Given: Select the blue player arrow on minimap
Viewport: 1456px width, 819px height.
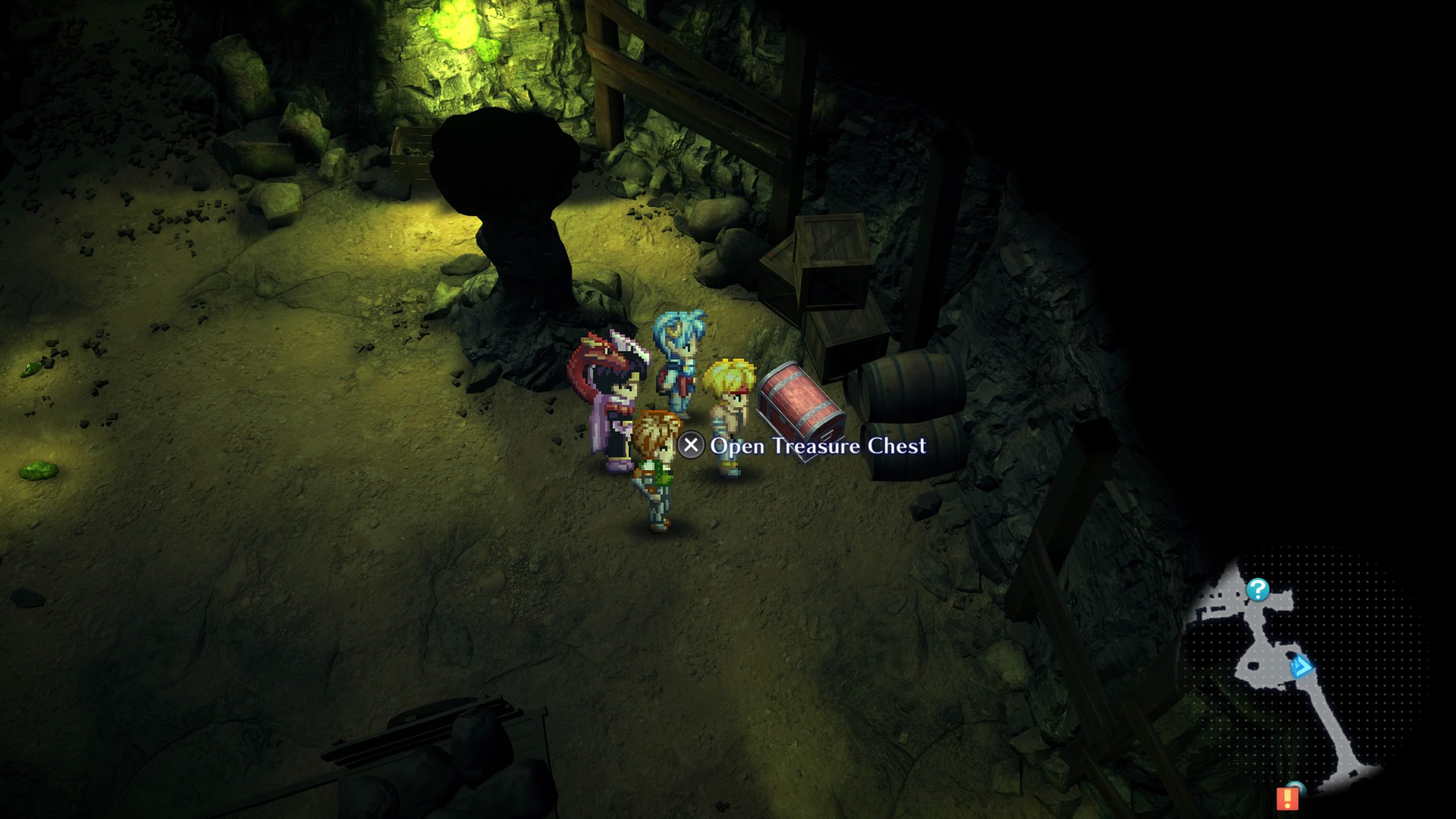Looking at the screenshot, I should pyautogui.click(x=1301, y=667).
